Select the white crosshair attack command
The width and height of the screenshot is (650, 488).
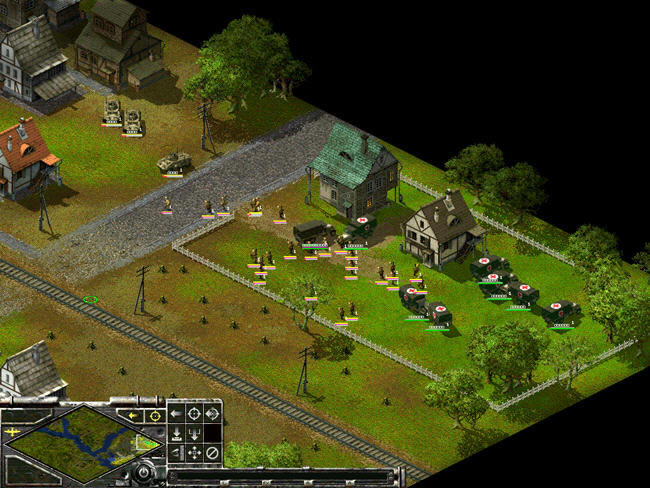click(193, 414)
